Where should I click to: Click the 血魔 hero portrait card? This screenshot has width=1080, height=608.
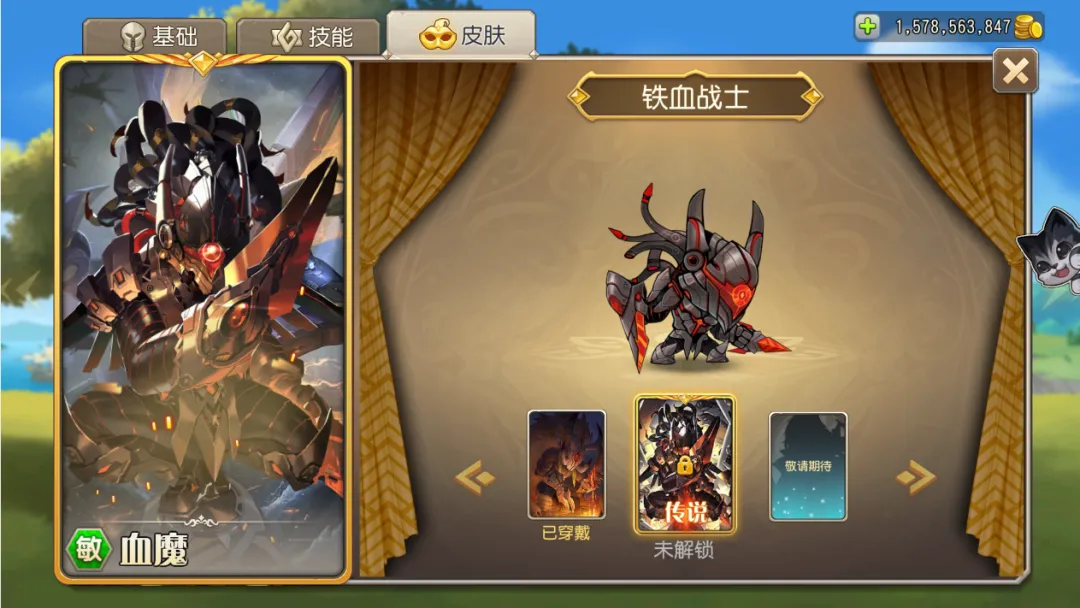[x=203, y=318]
